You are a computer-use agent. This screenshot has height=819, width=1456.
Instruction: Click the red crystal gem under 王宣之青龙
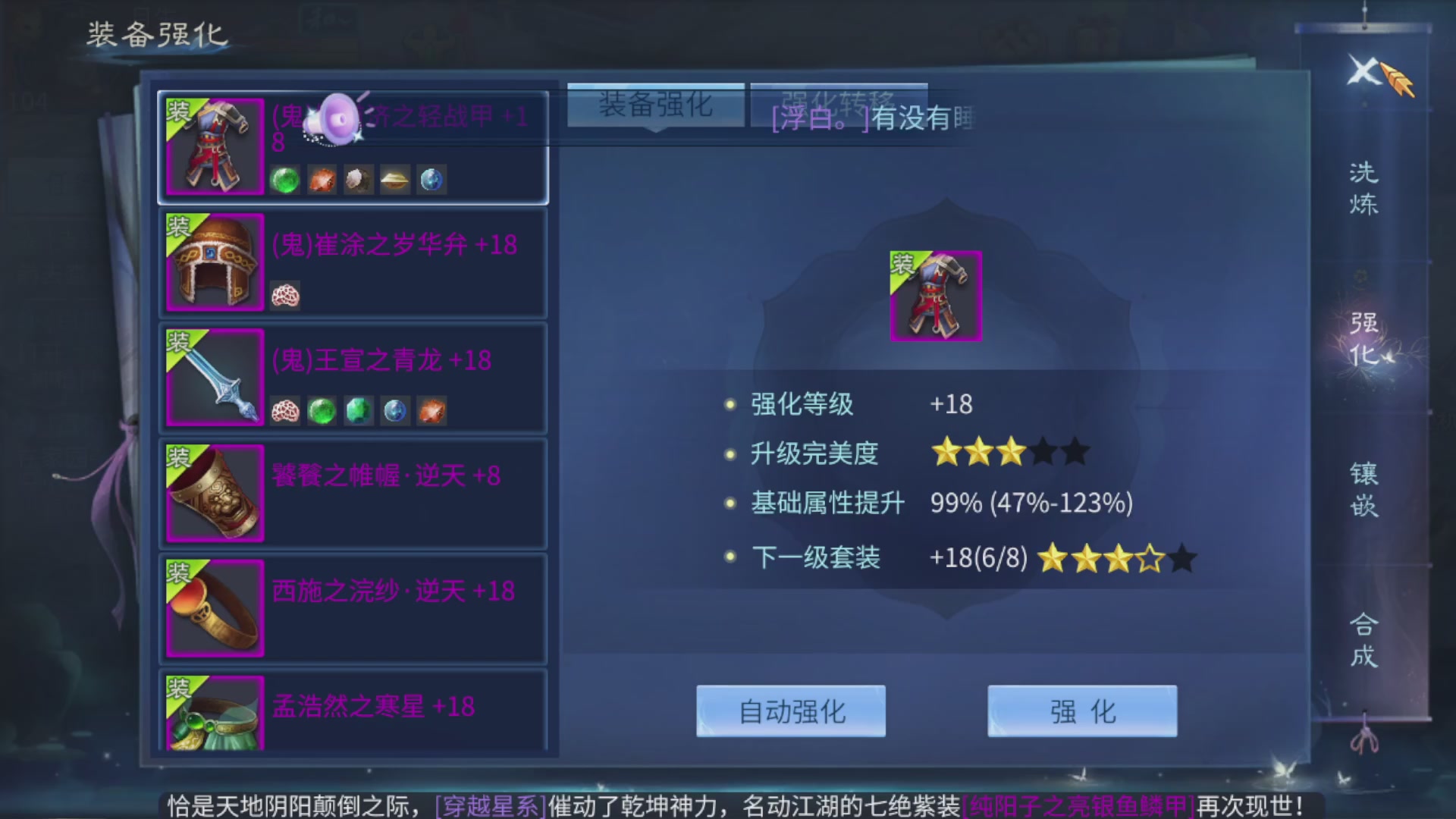[x=431, y=410]
